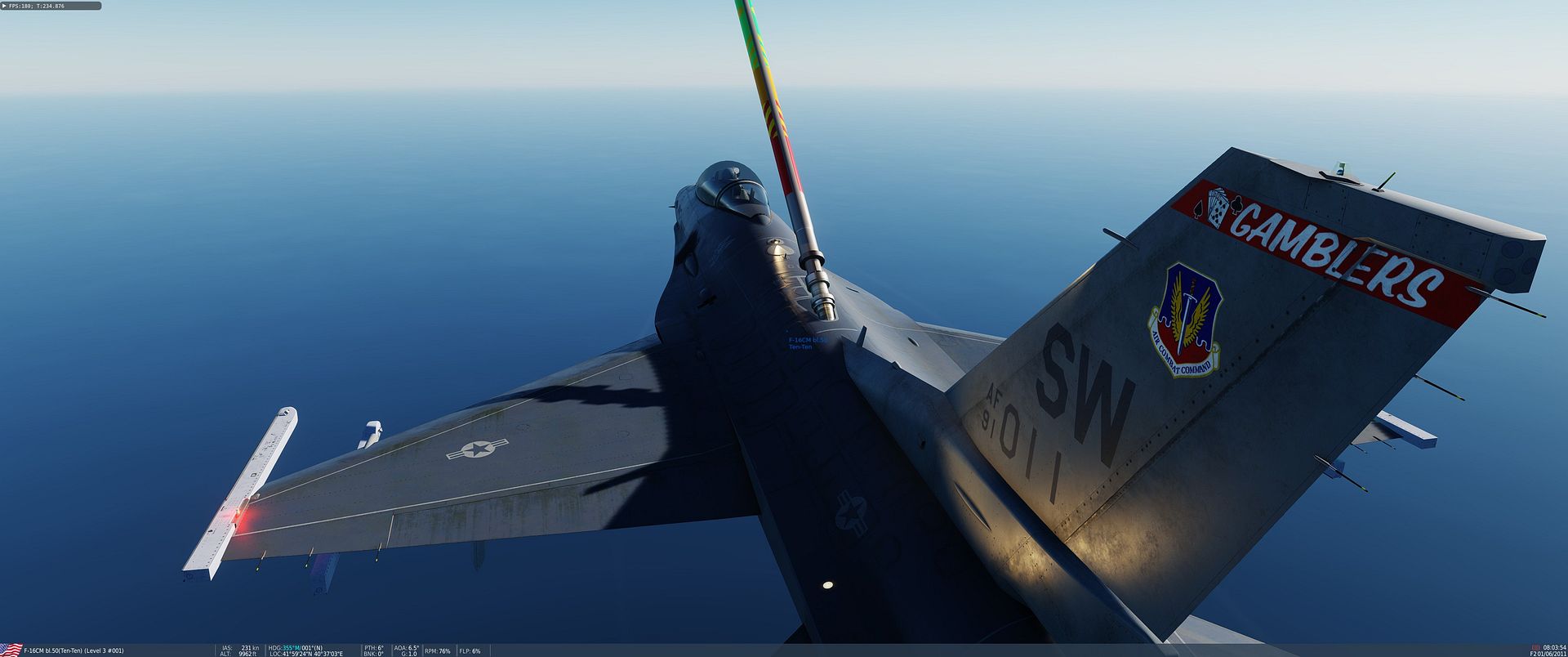This screenshot has height=657, width=1568.
Task: Expand the FPS counter arrow
Action: pyautogui.click(x=4, y=6)
